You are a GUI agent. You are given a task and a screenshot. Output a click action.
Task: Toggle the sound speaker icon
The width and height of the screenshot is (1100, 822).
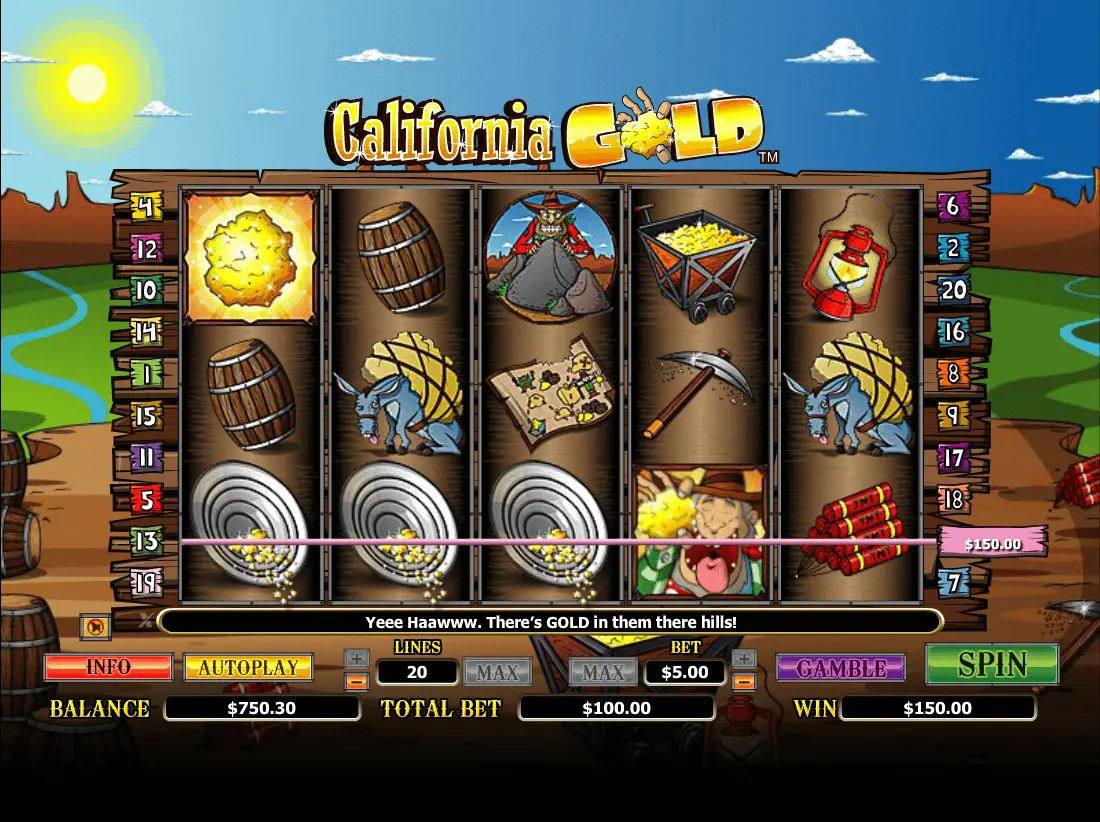(x=95, y=627)
